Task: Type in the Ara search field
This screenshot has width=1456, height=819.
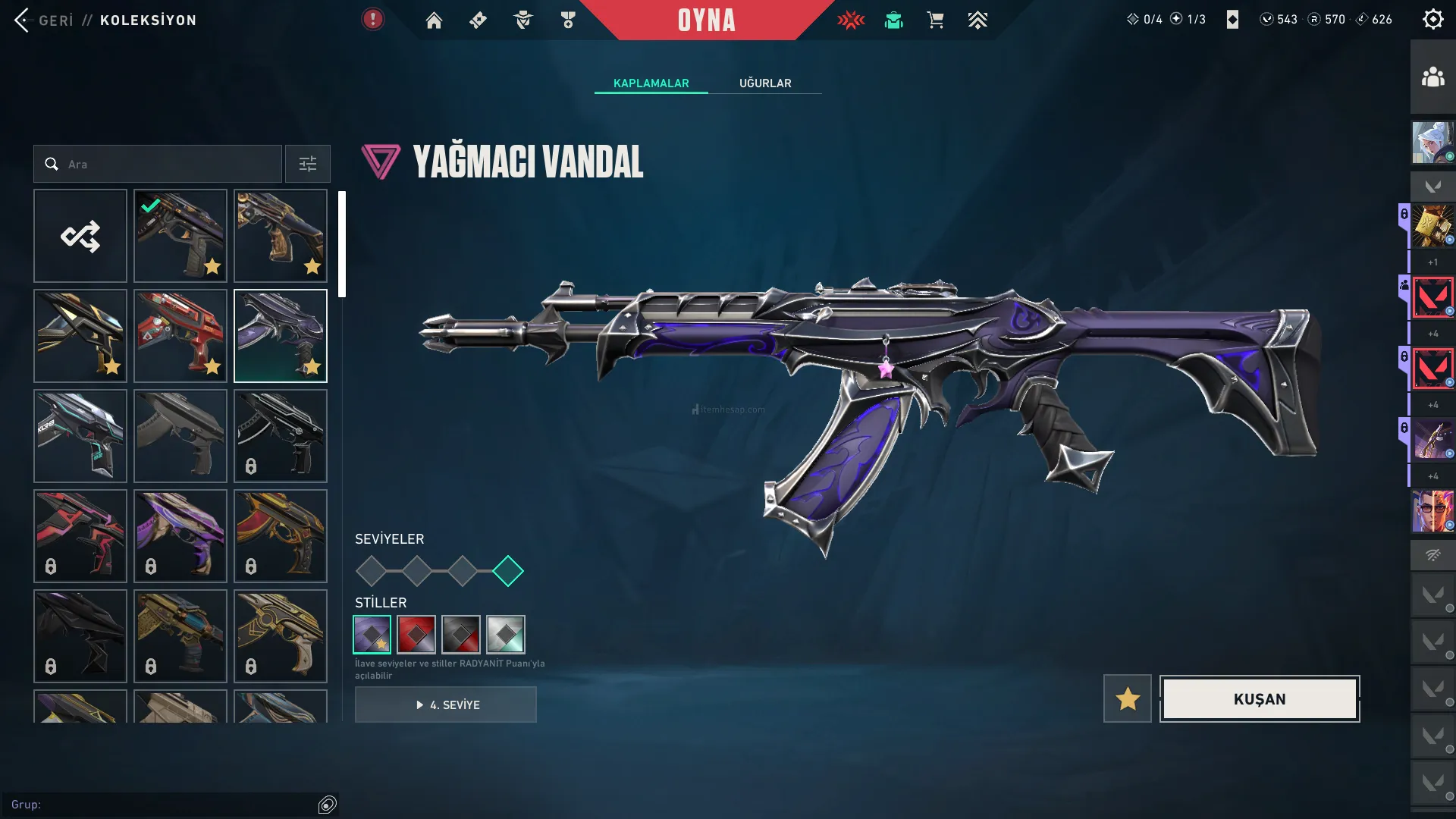Action: pos(167,164)
